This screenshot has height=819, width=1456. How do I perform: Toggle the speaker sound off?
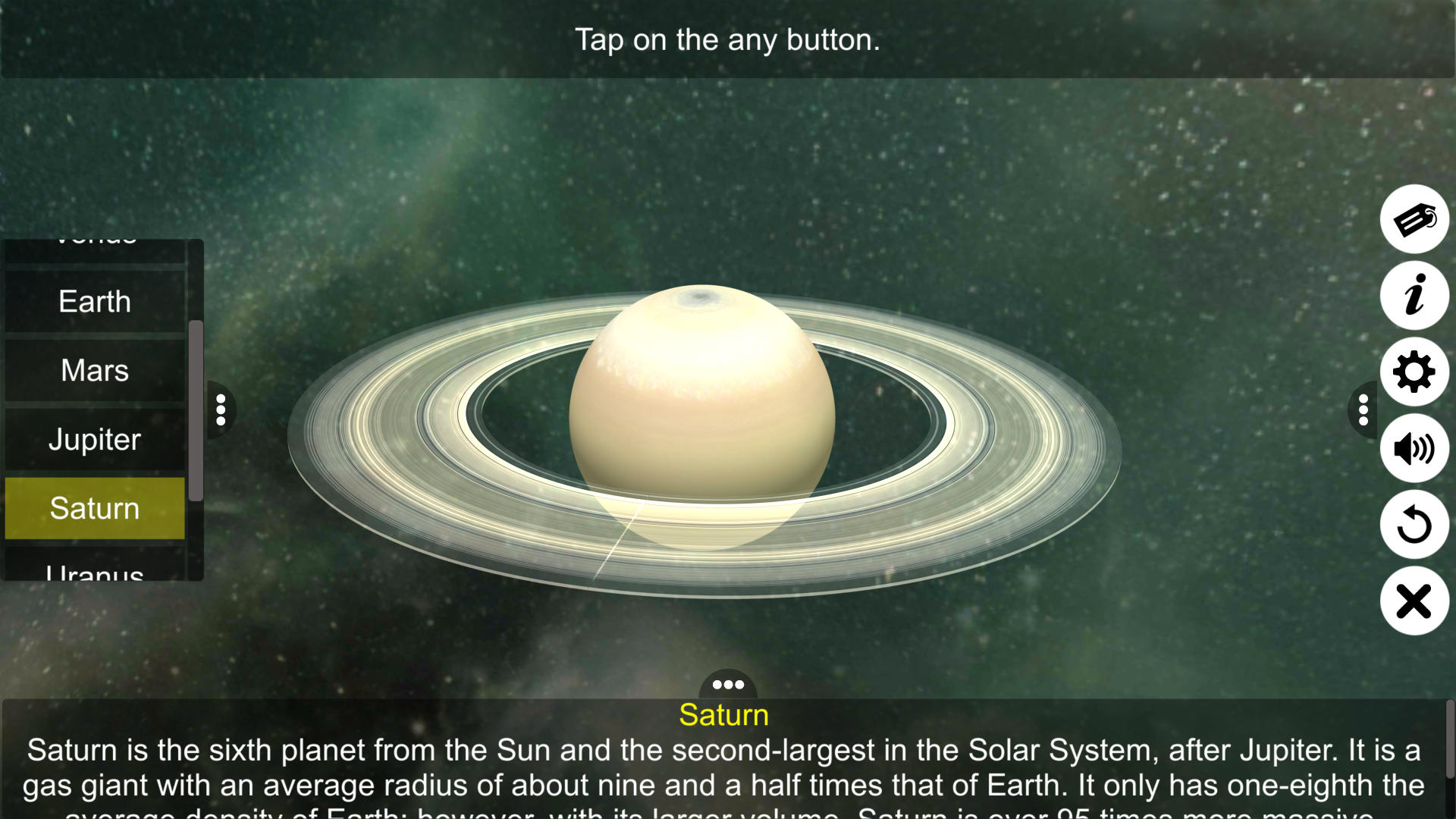(x=1414, y=448)
